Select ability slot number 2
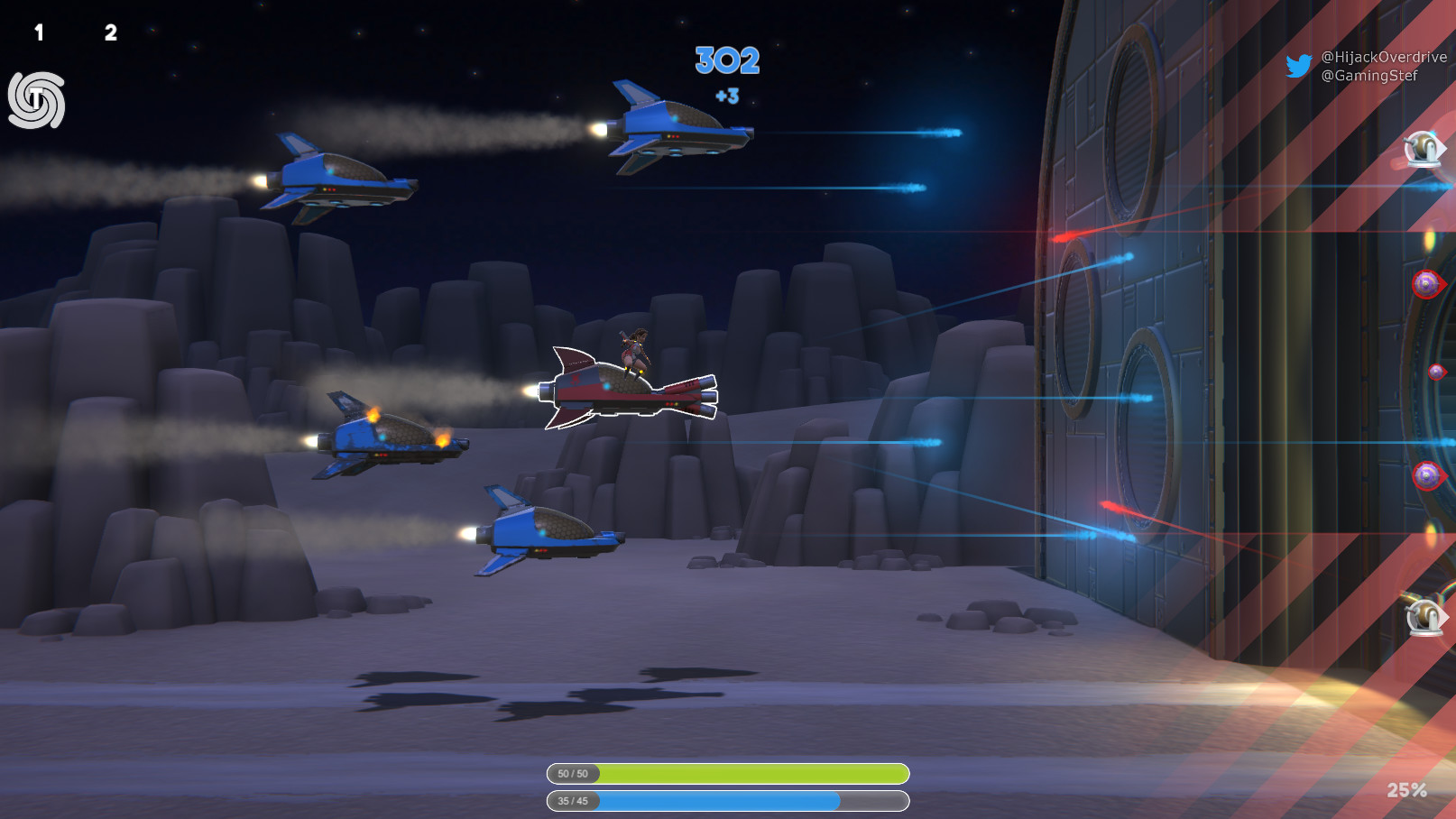The image size is (1456, 819). 110,32
